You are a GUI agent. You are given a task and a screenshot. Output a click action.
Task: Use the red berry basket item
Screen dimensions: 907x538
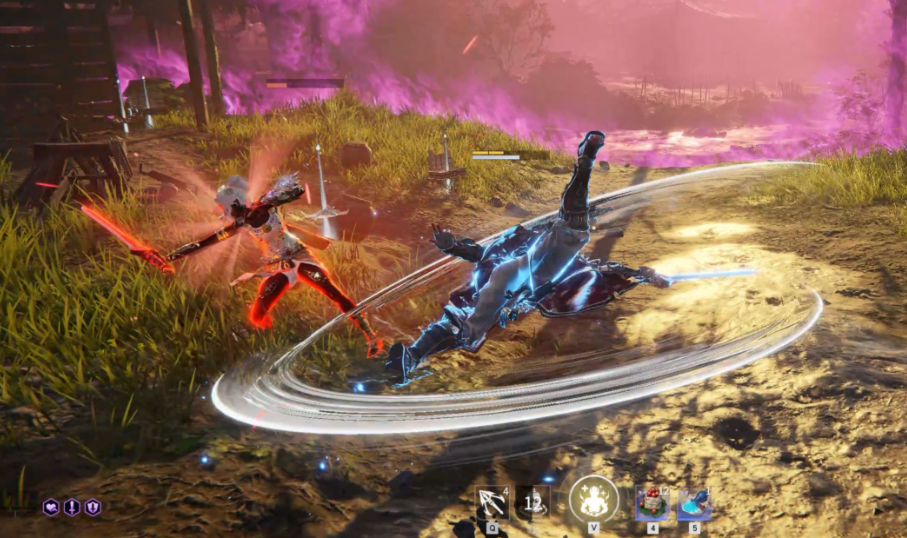[652, 503]
